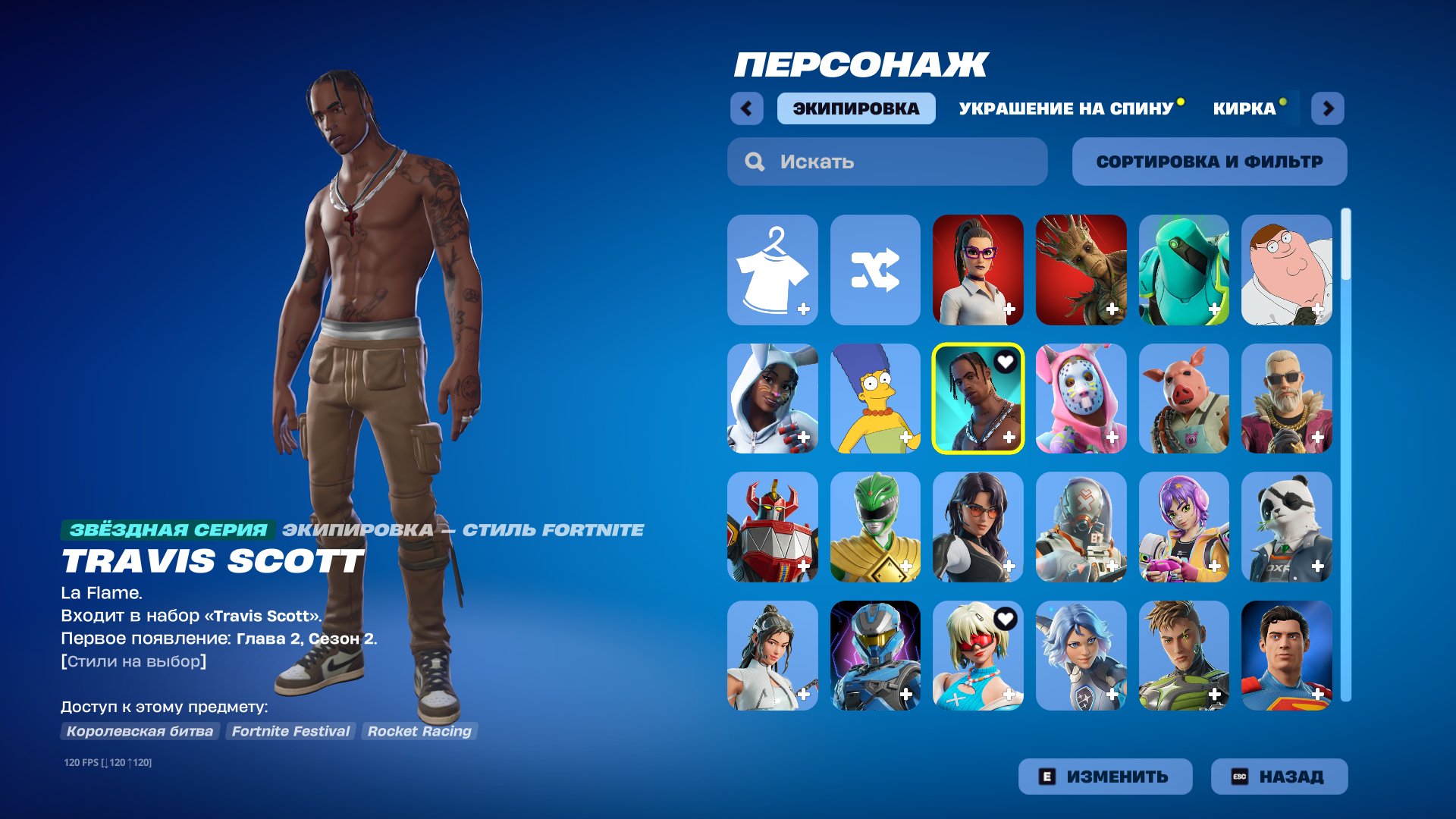Select the empty outfit hanger slot
This screenshot has height=819, width=1456.
coord(772,269)
